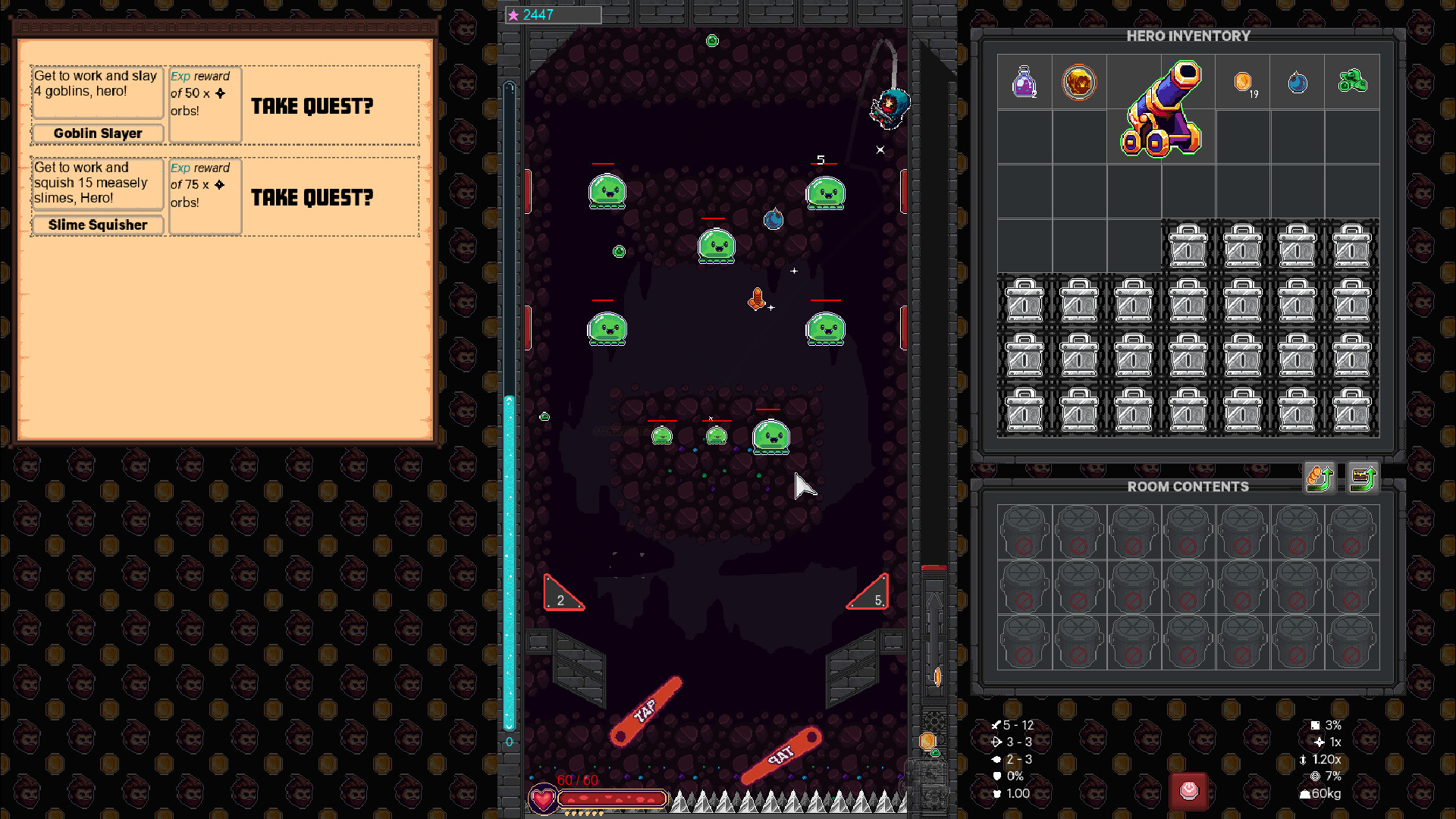The height and width of the screenshot is (819, 1456).
Task: Accept the Slime Squisher quest
Action: click(x=313, y=198)
